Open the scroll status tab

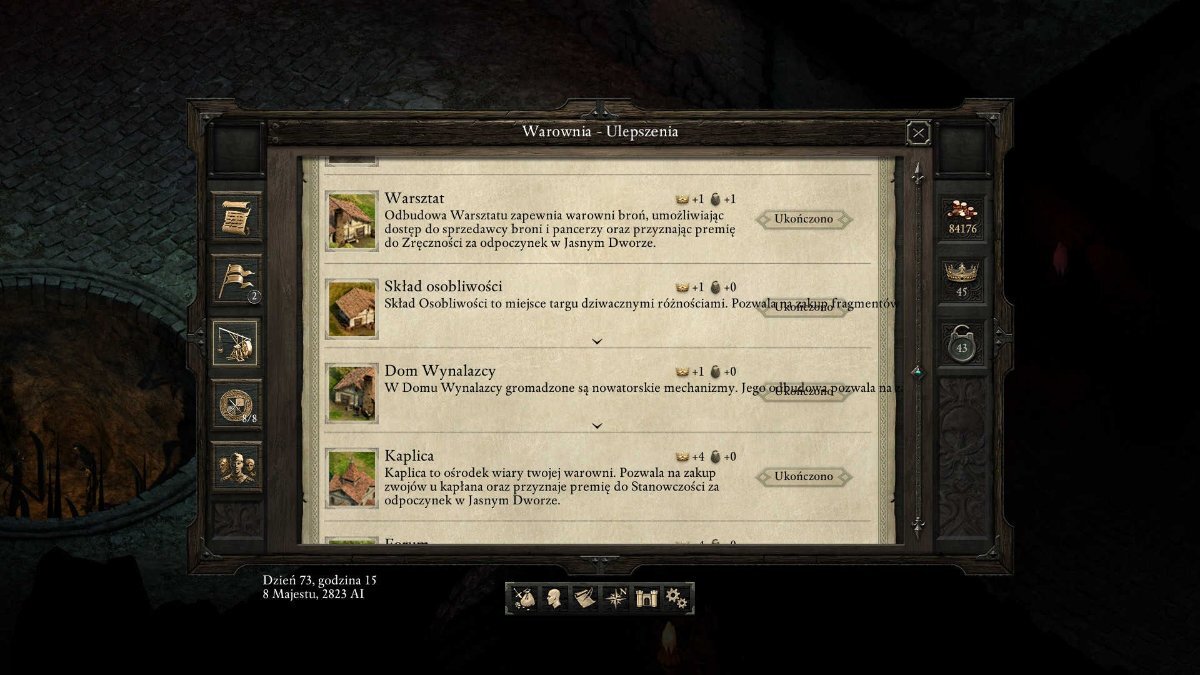point(237,216)
